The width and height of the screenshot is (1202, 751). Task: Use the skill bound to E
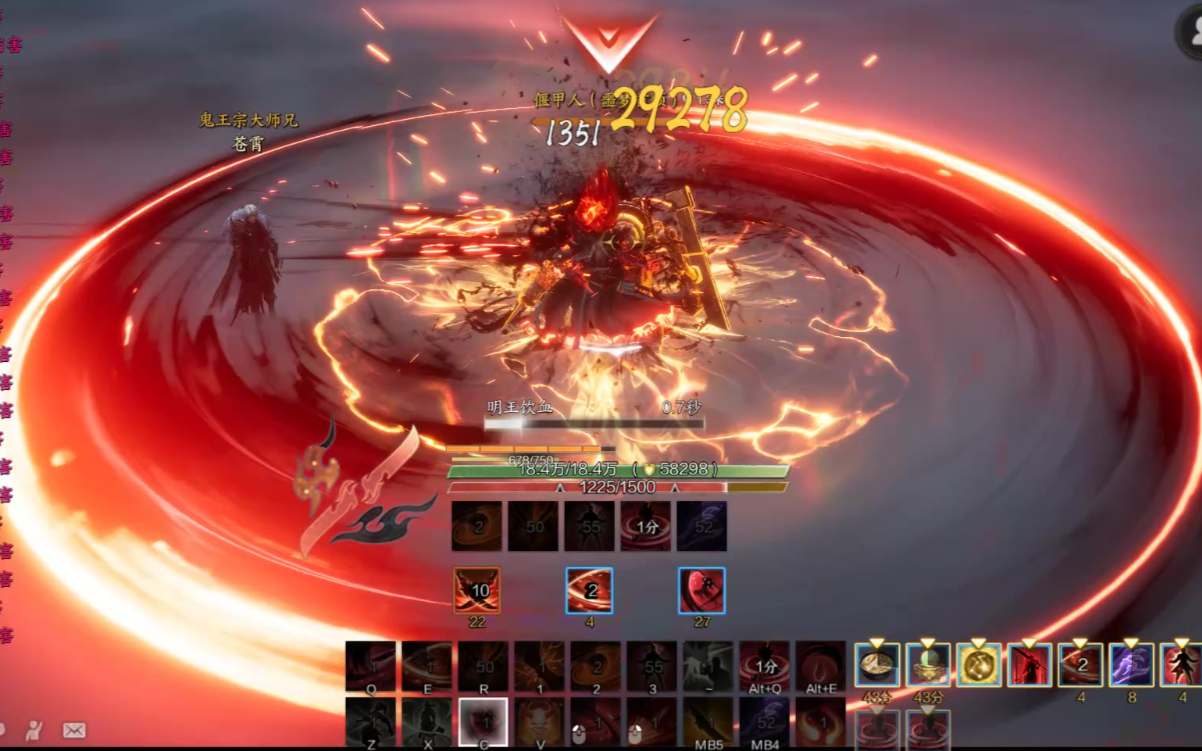coord(426,665)
